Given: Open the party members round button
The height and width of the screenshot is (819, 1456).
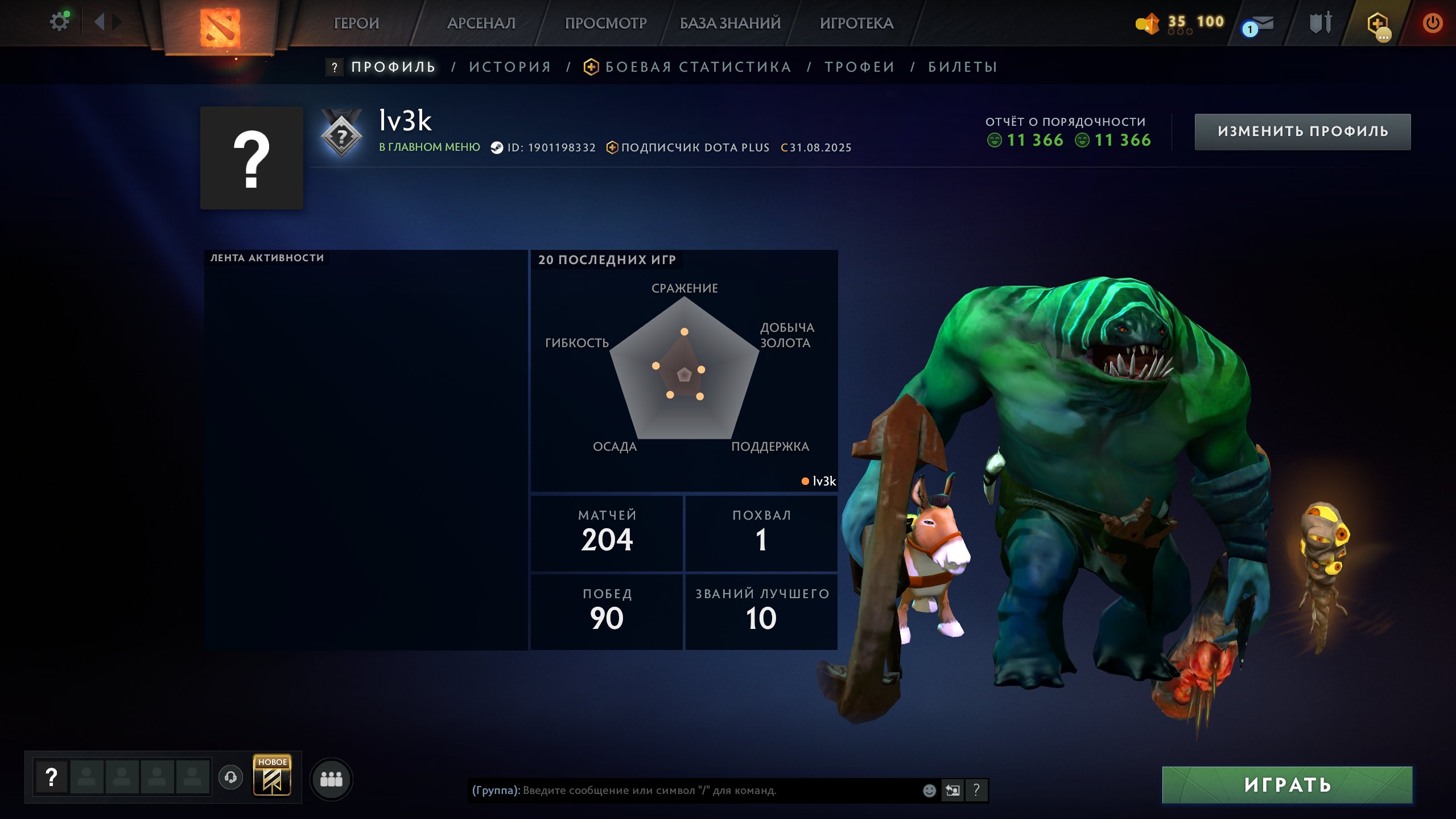Looking at the screenshot, I should pyautogui.click(x=331, y=779).
